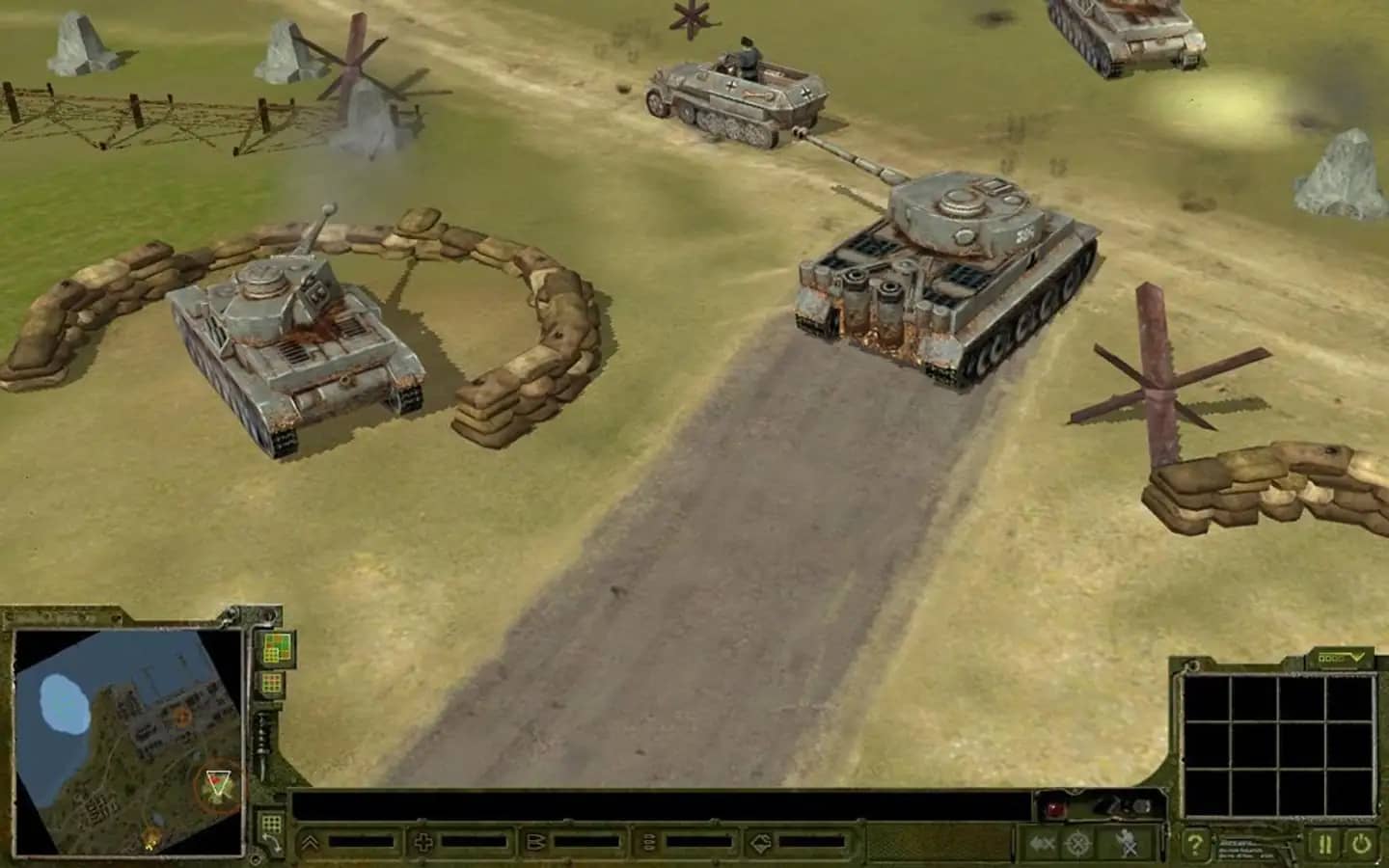Viewport: 1389px width, 868px height.
Task: Select the compass-style icon on the lower command bar
Action: point(1077,843)
